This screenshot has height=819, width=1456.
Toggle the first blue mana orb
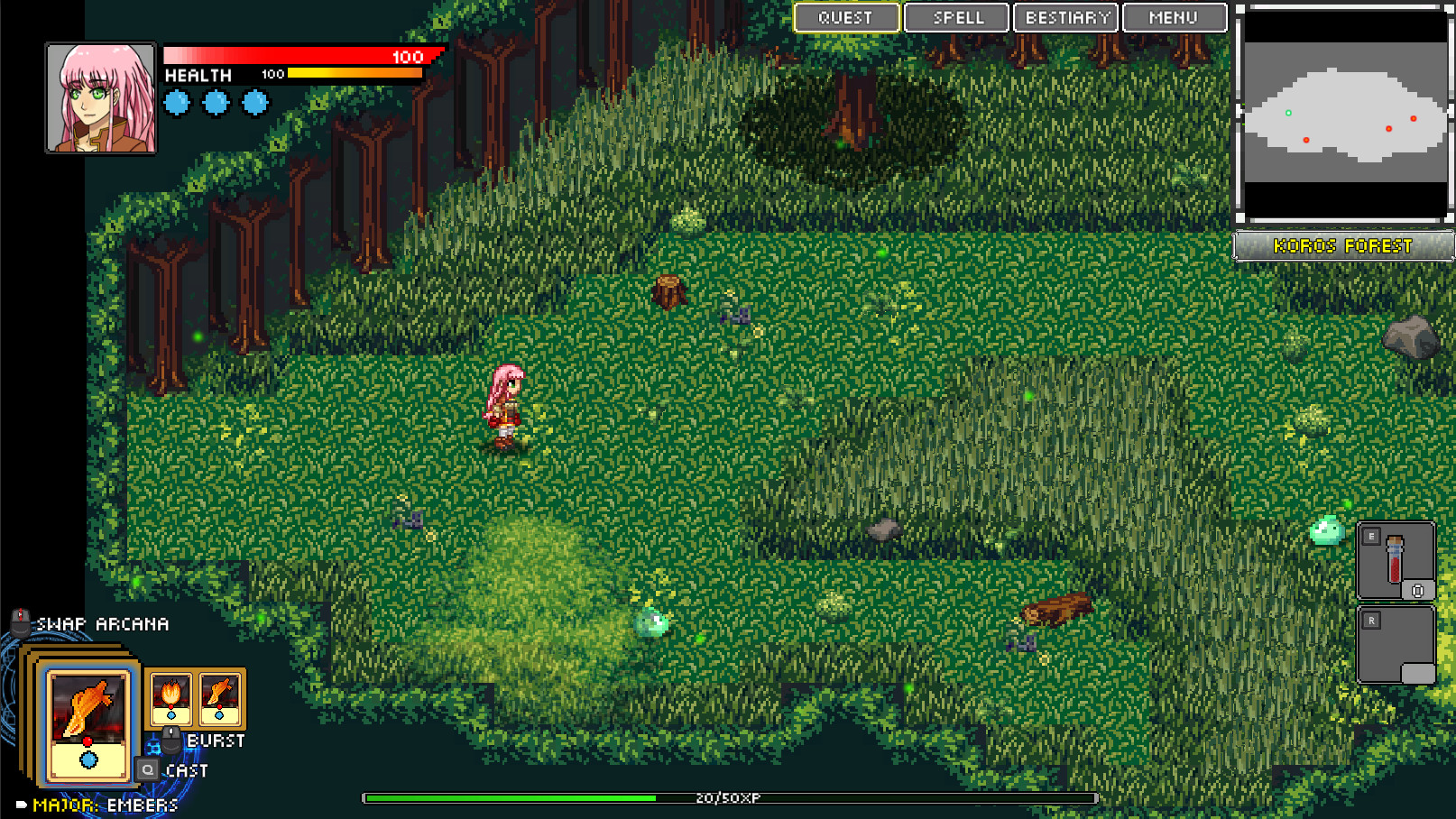[x=176, y=103]
